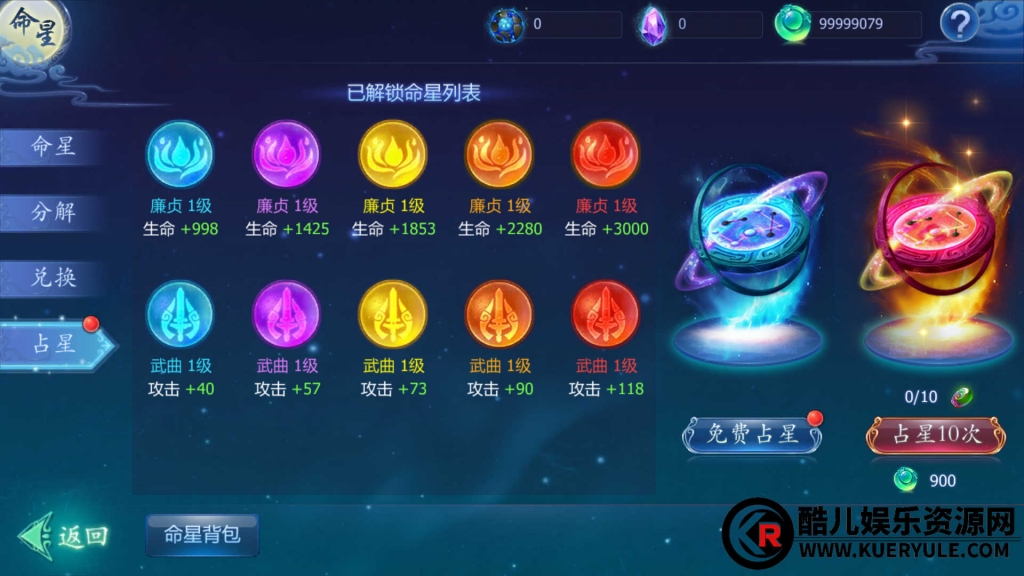
Task: Click the 免费占星 button
Action: tap(752, 434)
